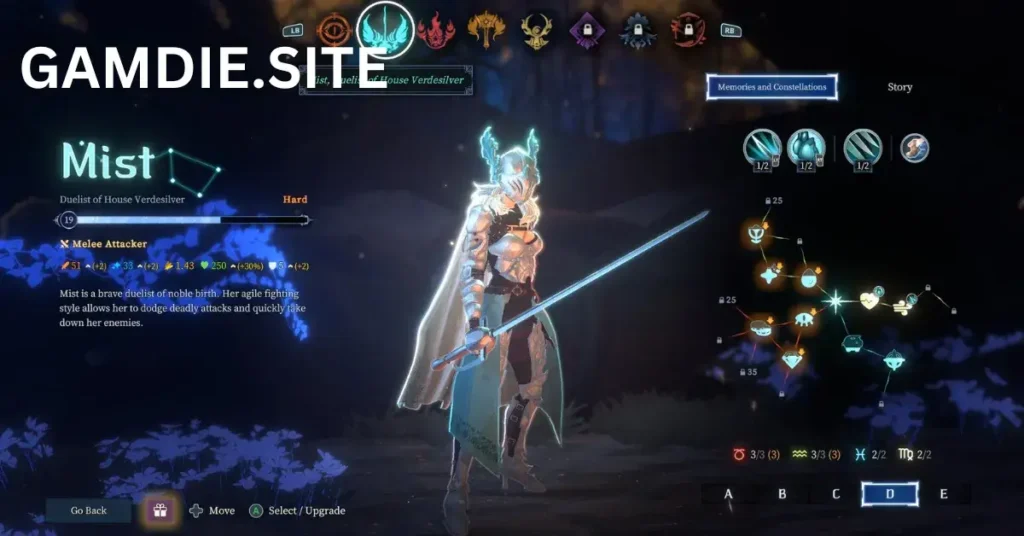Viewport: 1024px width, 536px height.
Task: Choose loadout slot A
Action: 728,494
